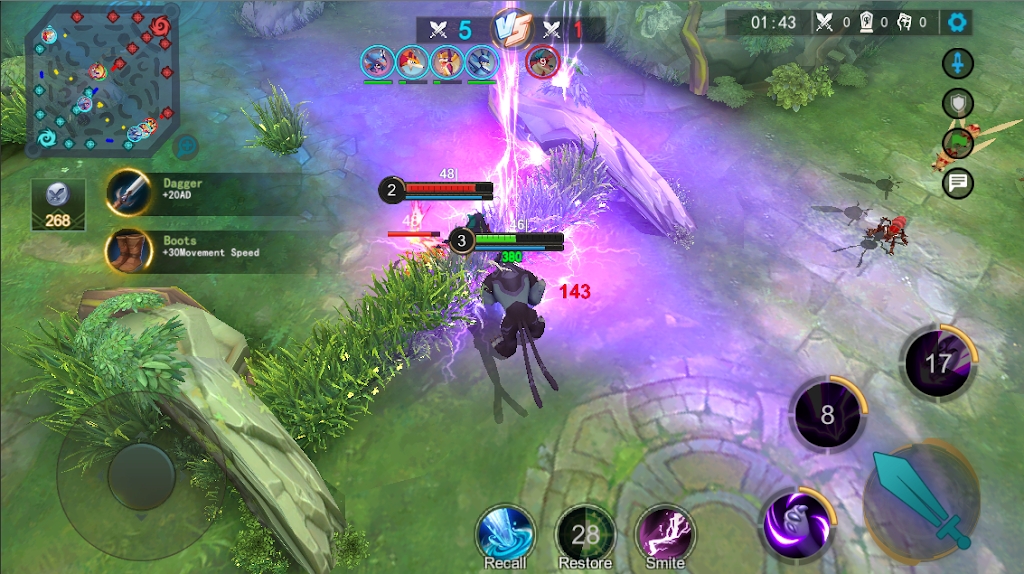Tap the minimap
The height and width of the screenshot is (574, 1024).
pos(100,80)
